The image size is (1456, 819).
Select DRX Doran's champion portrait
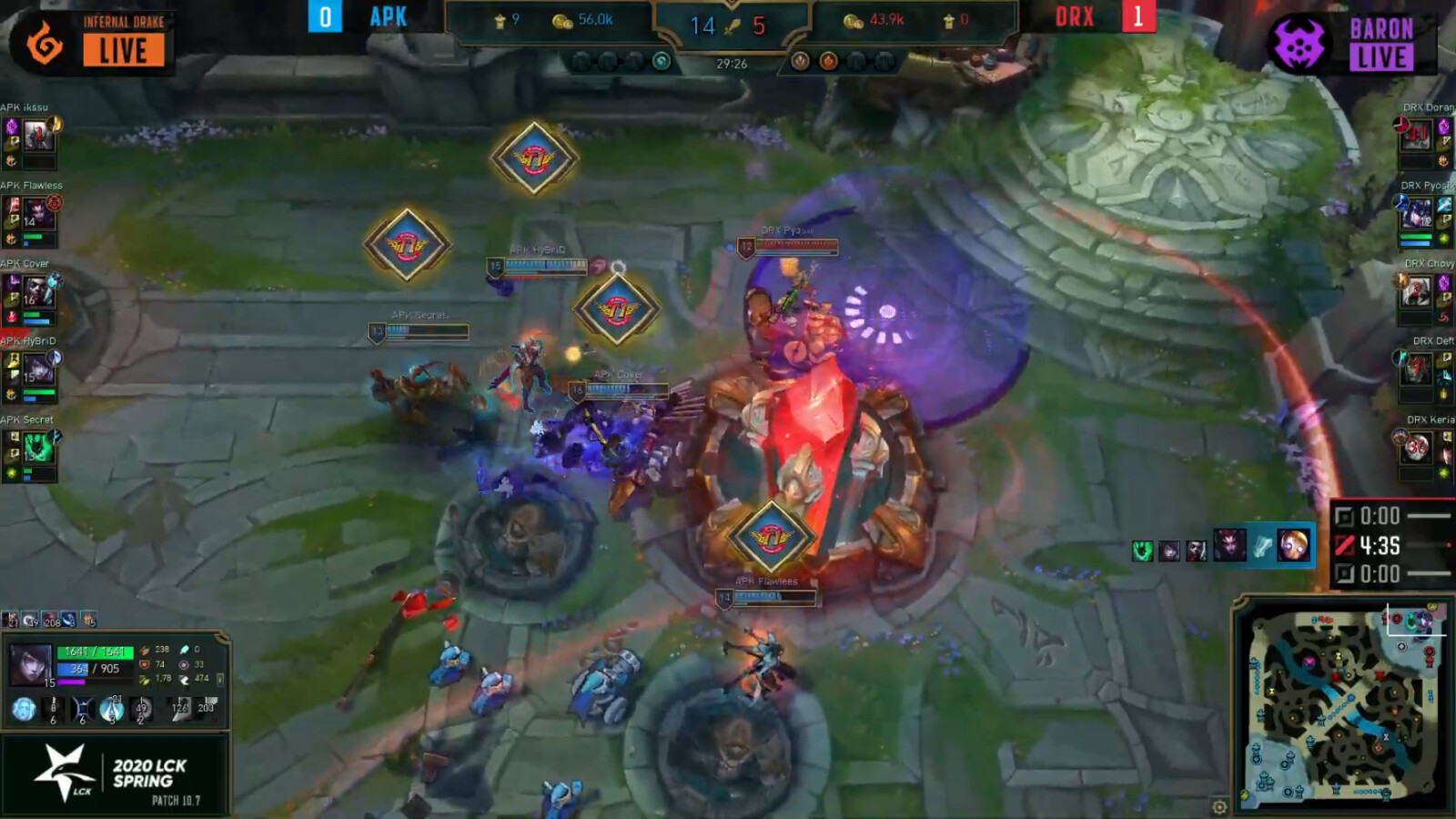(1416, 136)
